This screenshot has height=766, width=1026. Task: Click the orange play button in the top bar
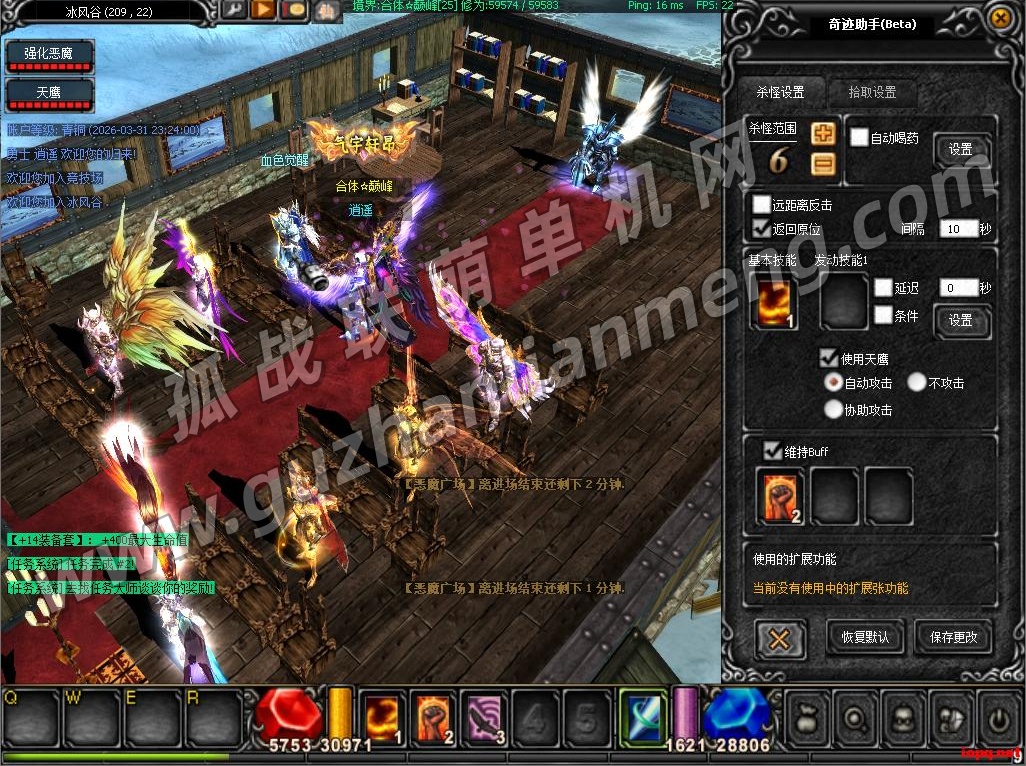(x=264, y=11)
